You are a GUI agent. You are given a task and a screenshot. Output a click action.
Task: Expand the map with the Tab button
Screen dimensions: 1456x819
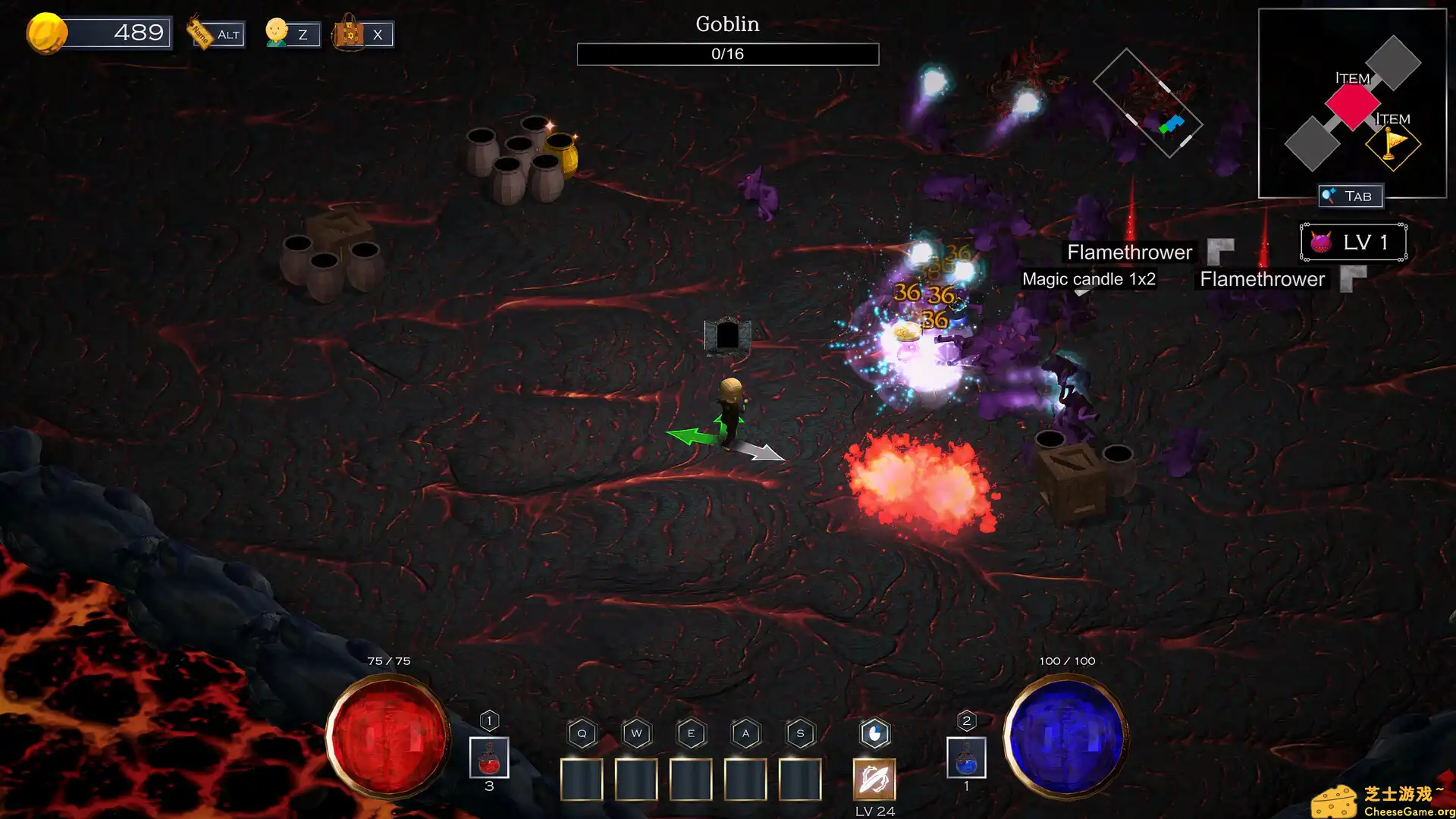click(x=1351, y=196)
